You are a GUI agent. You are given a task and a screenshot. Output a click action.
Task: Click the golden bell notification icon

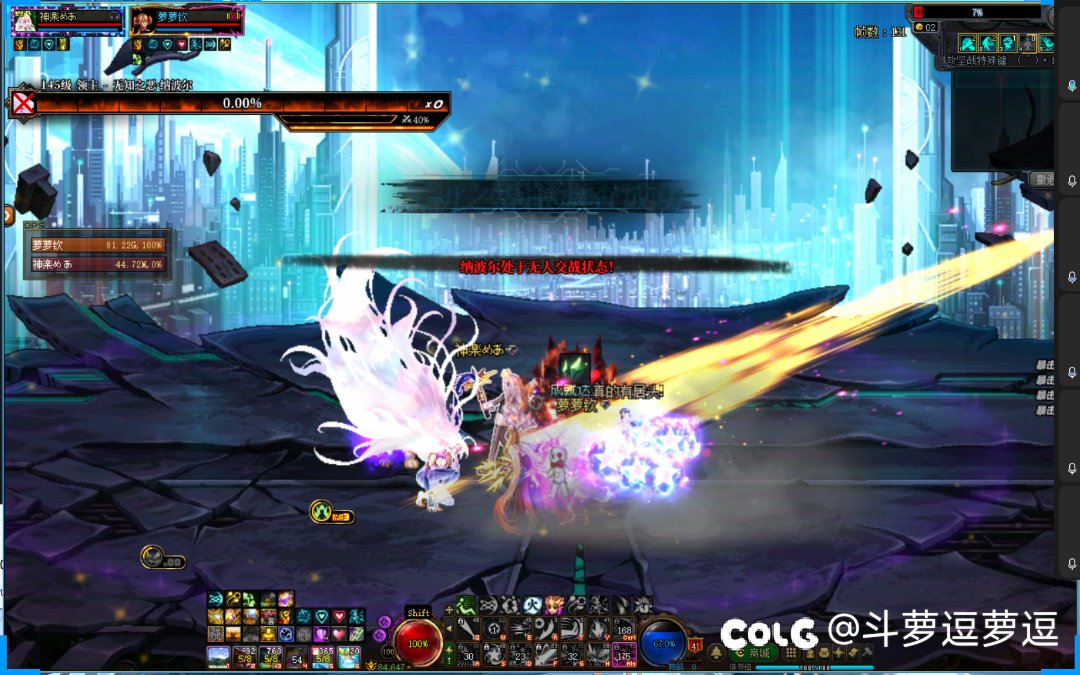(x=716, y=652)
